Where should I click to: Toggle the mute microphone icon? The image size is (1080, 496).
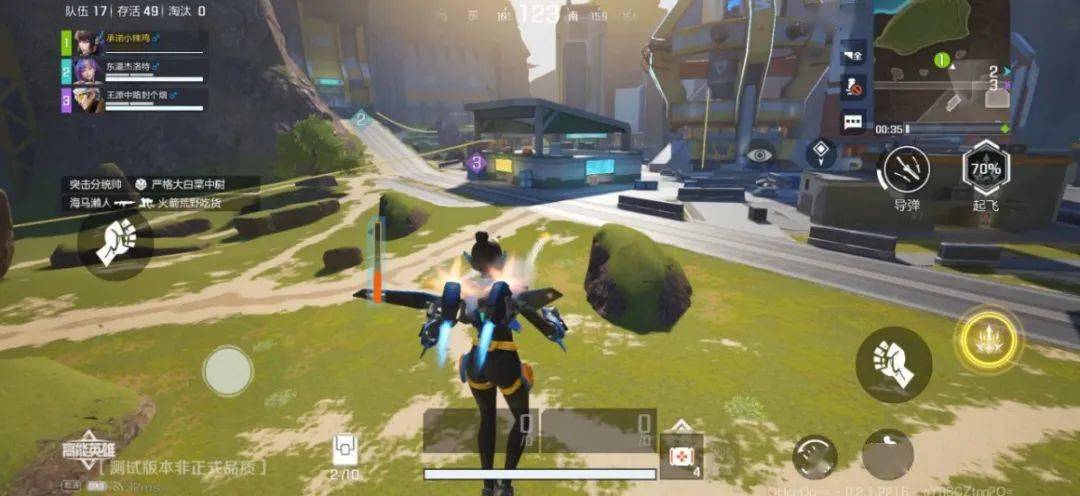pos(853,87)
